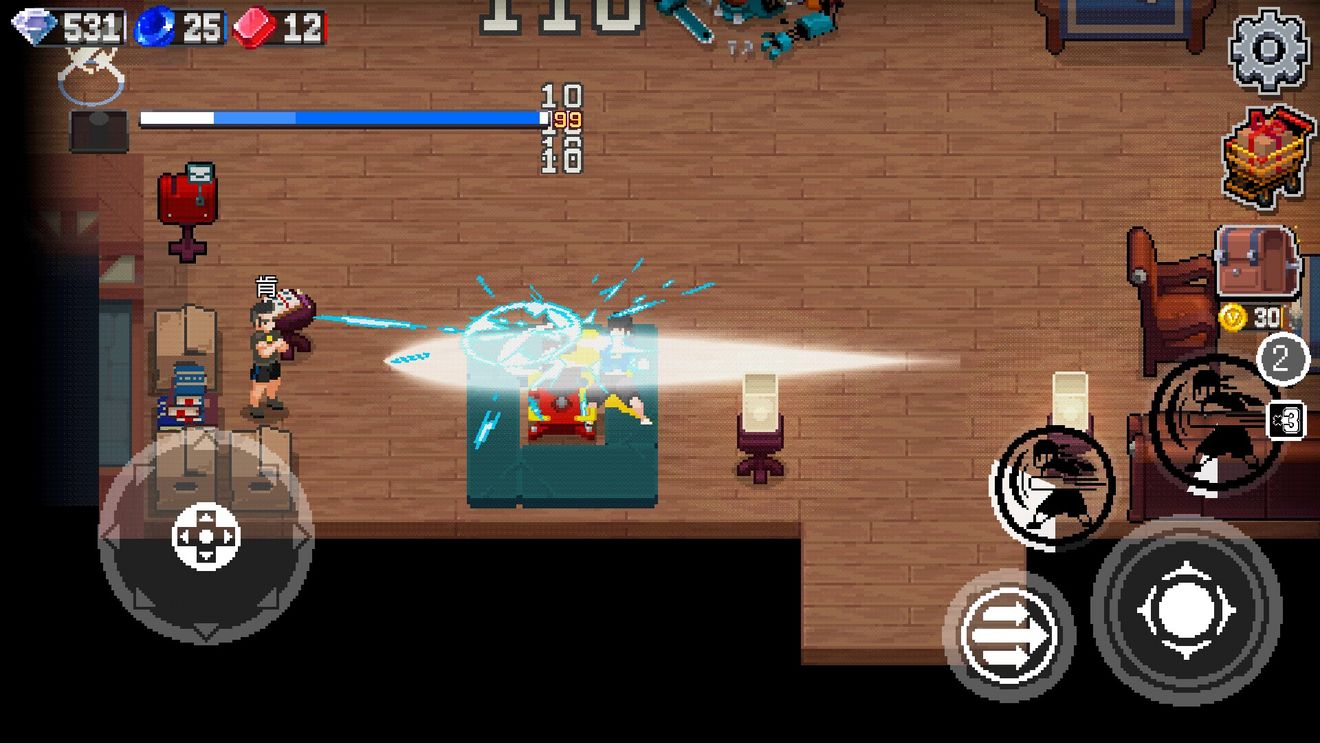Hit the large crosshair attack button
Screen dimensions: 1320x743
[x=1186, y=610]
